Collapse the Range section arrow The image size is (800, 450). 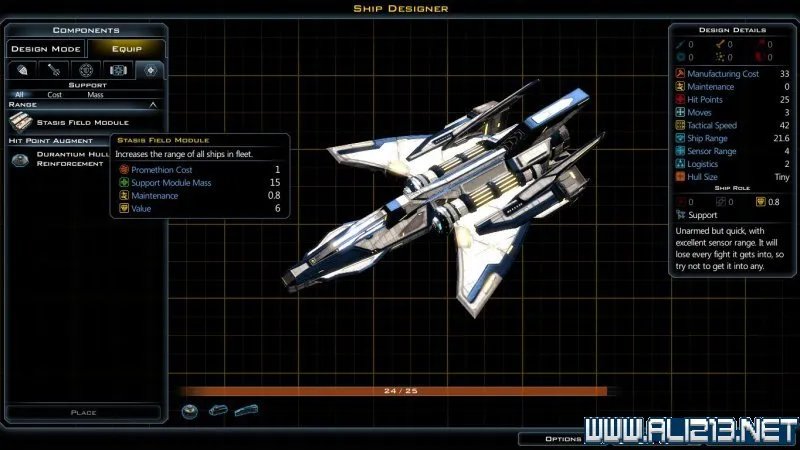pos(153,104)
